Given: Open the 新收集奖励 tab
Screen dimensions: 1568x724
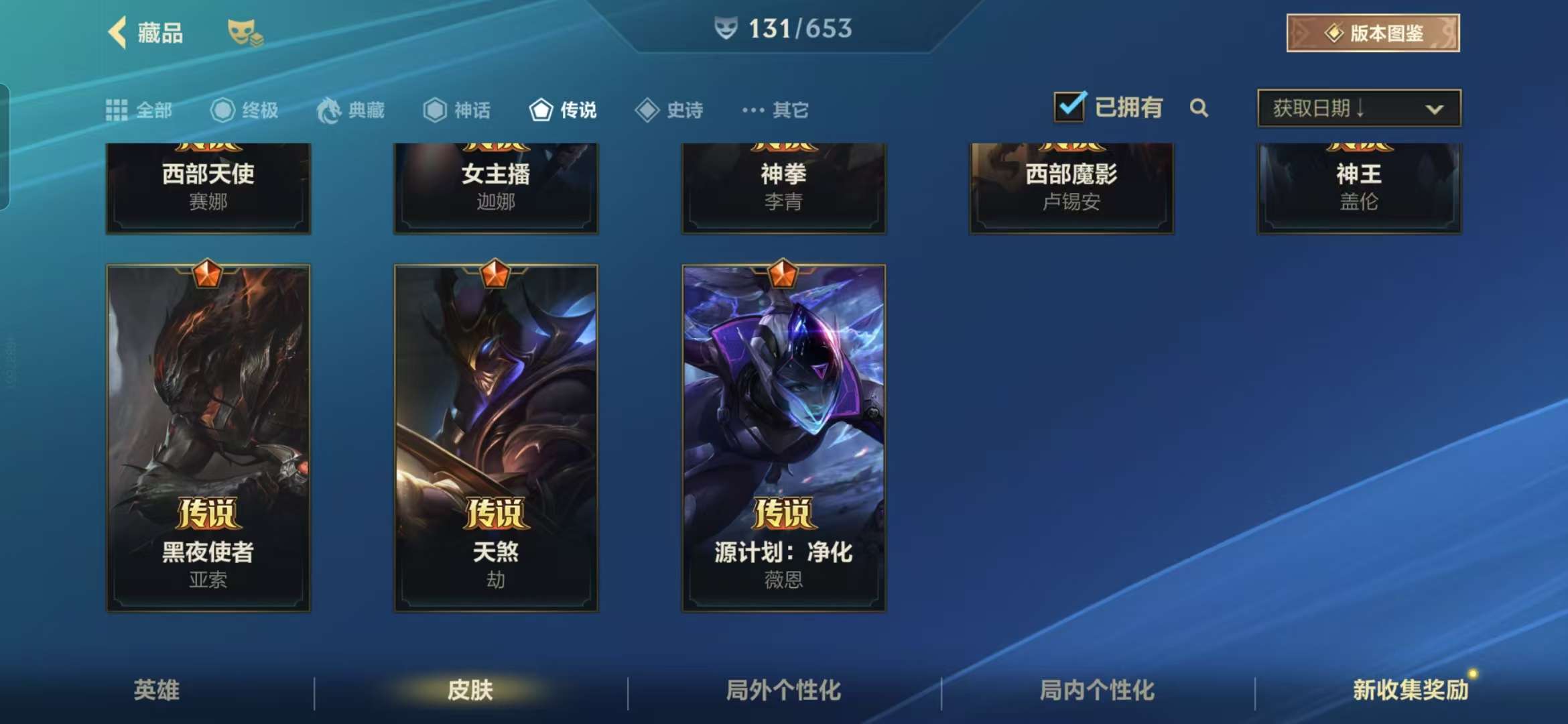Looking at the screenshot, I should click(1410, 690).
